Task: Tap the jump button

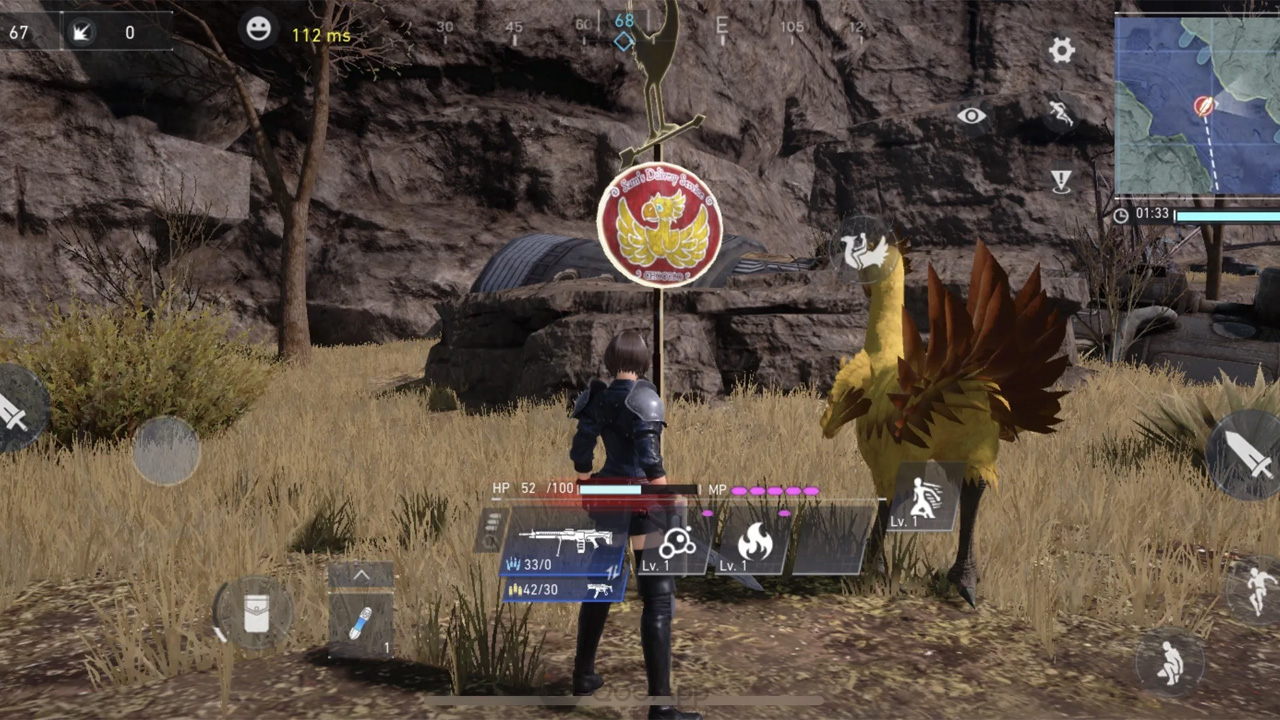Action: [1259, 588]
